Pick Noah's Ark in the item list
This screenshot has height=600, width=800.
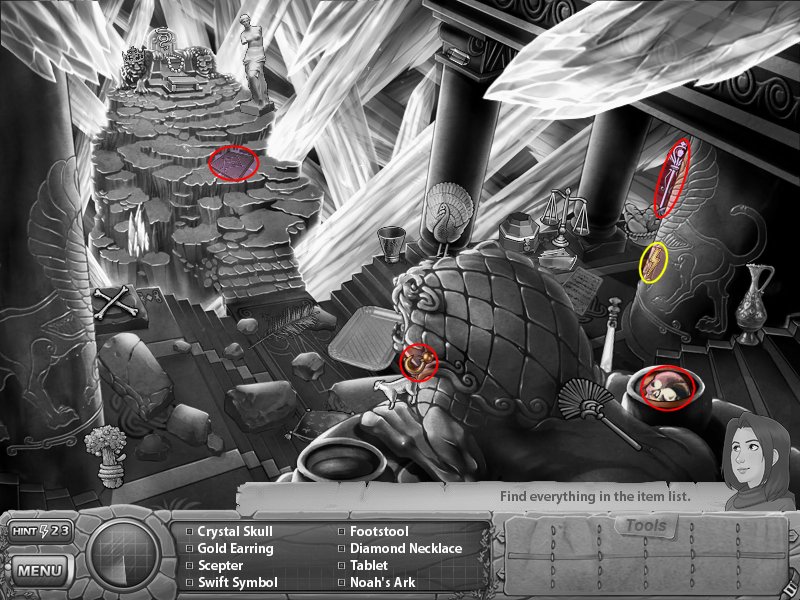(x=380, y=582)
